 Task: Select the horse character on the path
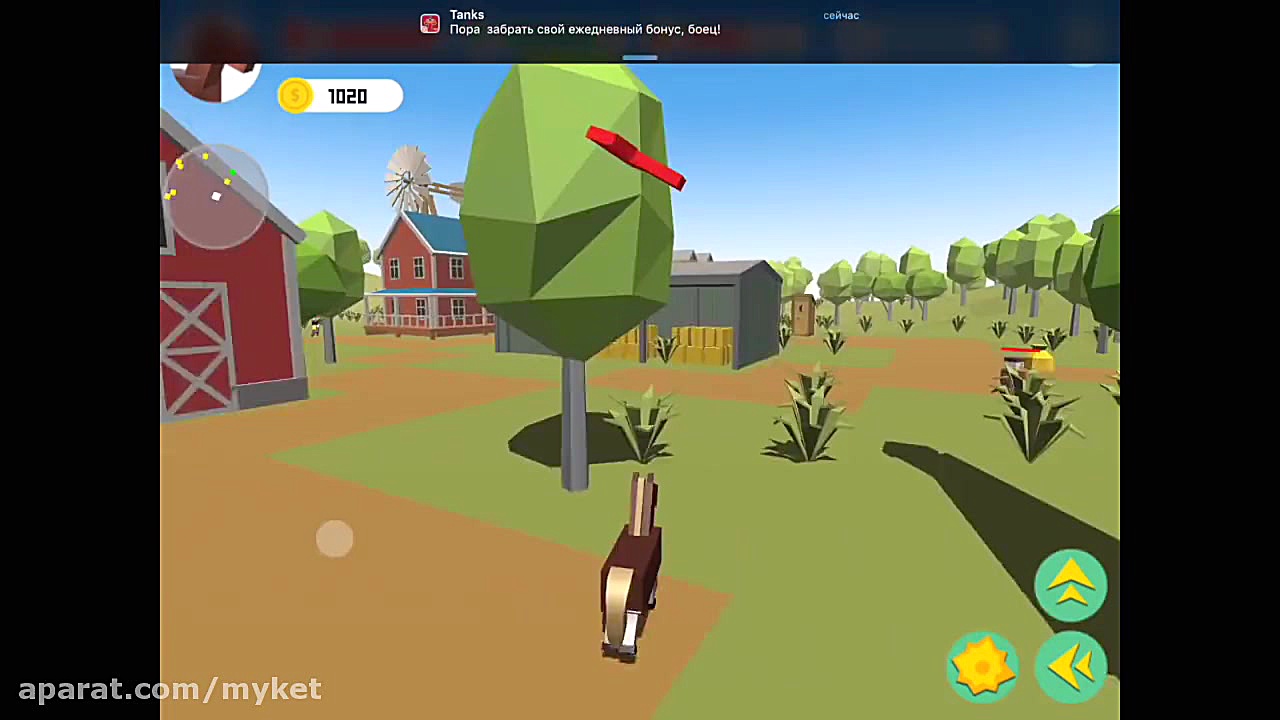[x=630, y=570]
